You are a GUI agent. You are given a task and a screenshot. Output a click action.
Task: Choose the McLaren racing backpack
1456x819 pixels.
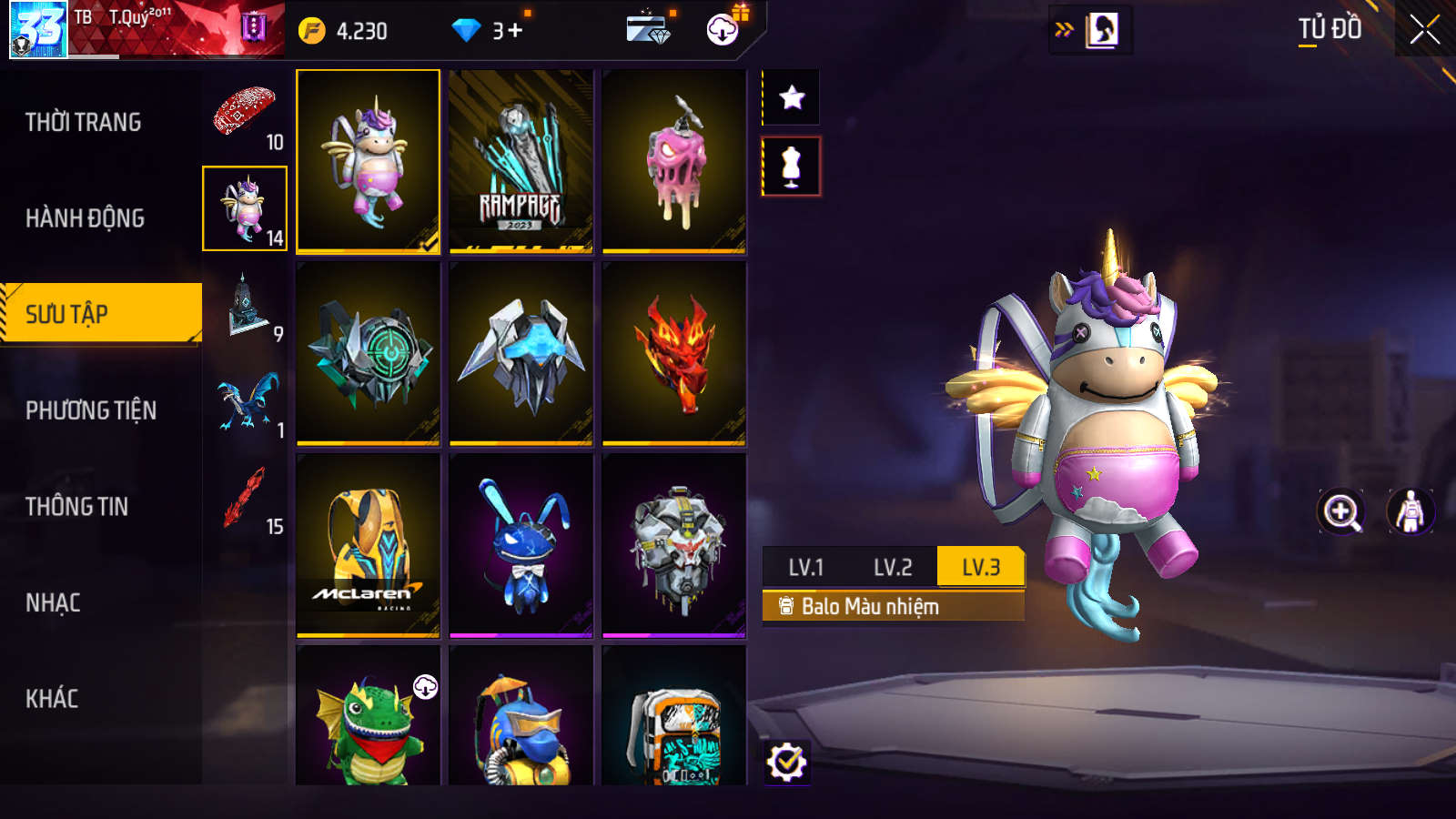pos(368,545)
